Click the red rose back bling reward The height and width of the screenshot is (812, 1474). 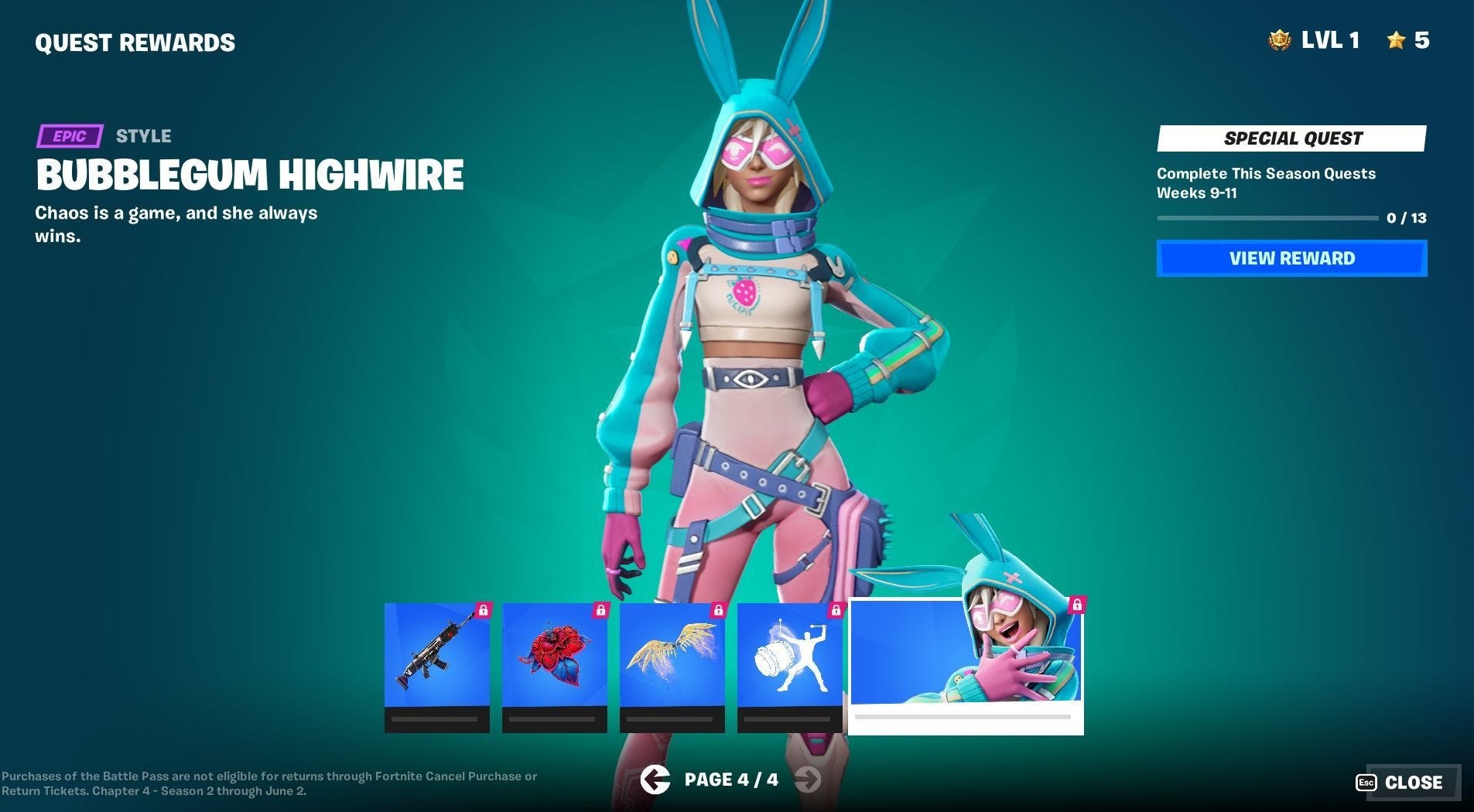(554, 661)
